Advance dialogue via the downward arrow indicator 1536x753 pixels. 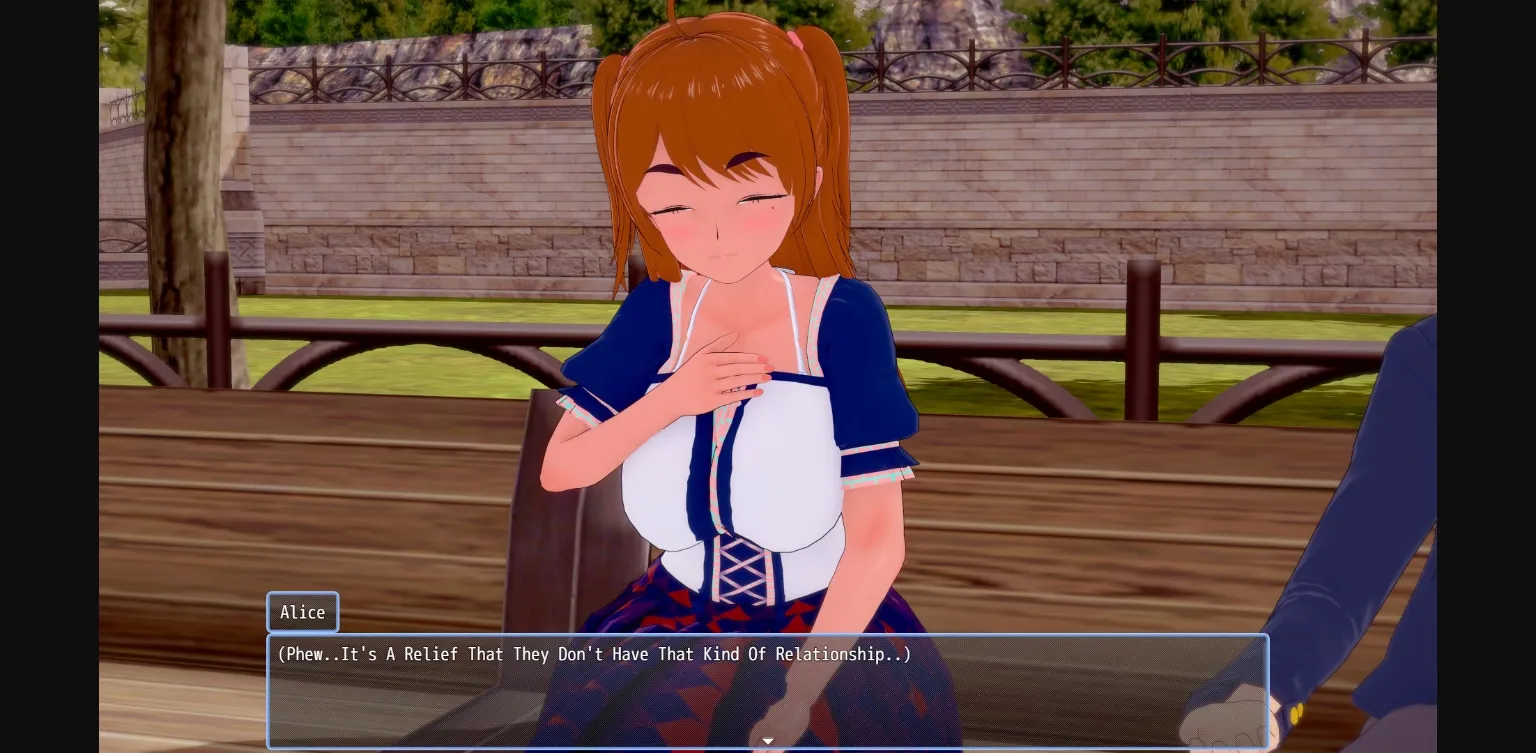click(768, 741)
